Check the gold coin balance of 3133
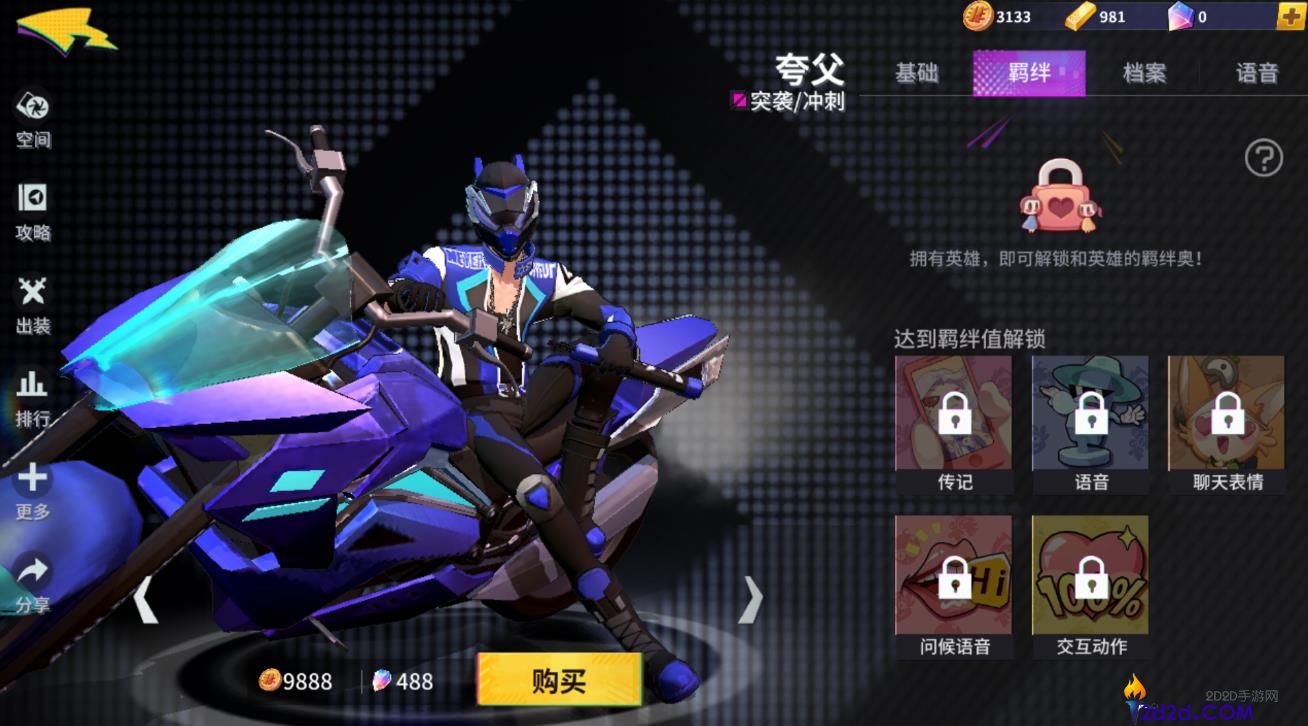This screenshot has width=1308, height=726. pyautogui.click(x=1000, y=16)
